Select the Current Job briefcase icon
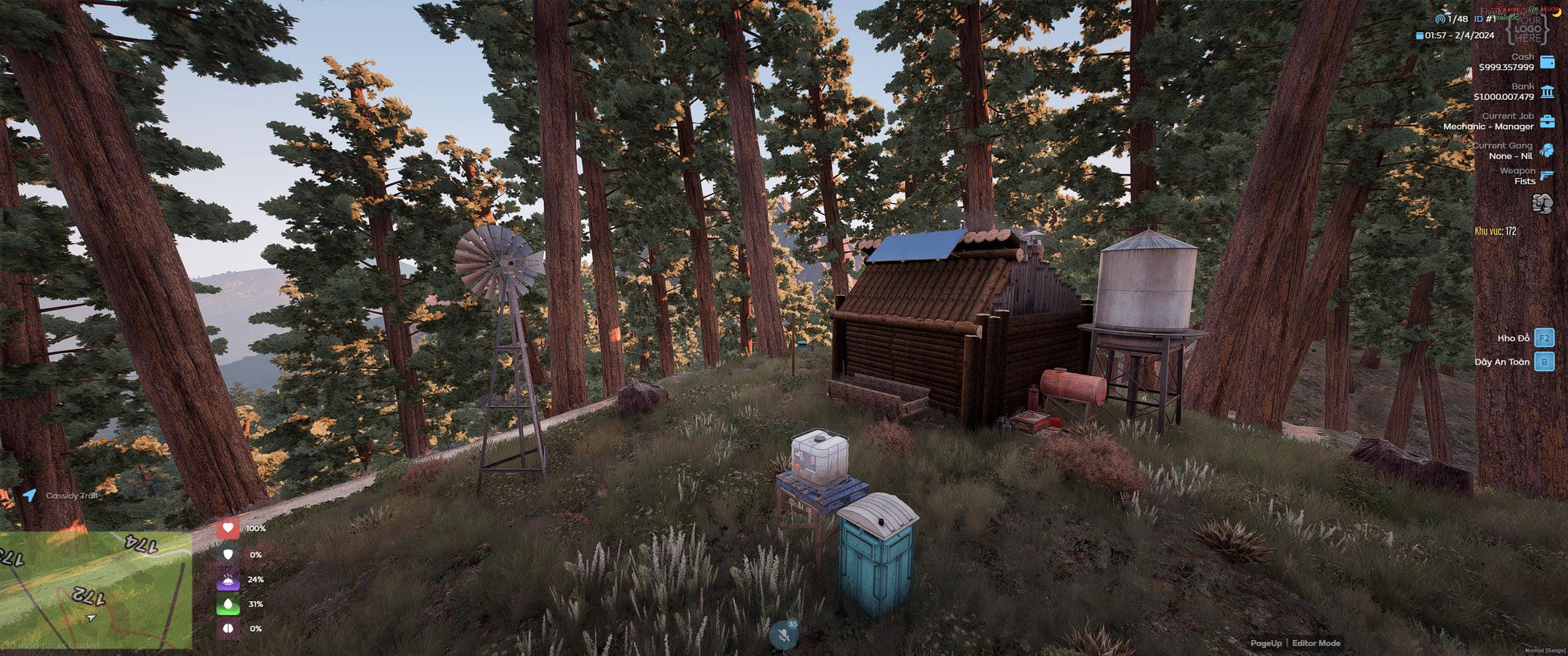This screenshot has height=656, width=1568. (1547, 122)
